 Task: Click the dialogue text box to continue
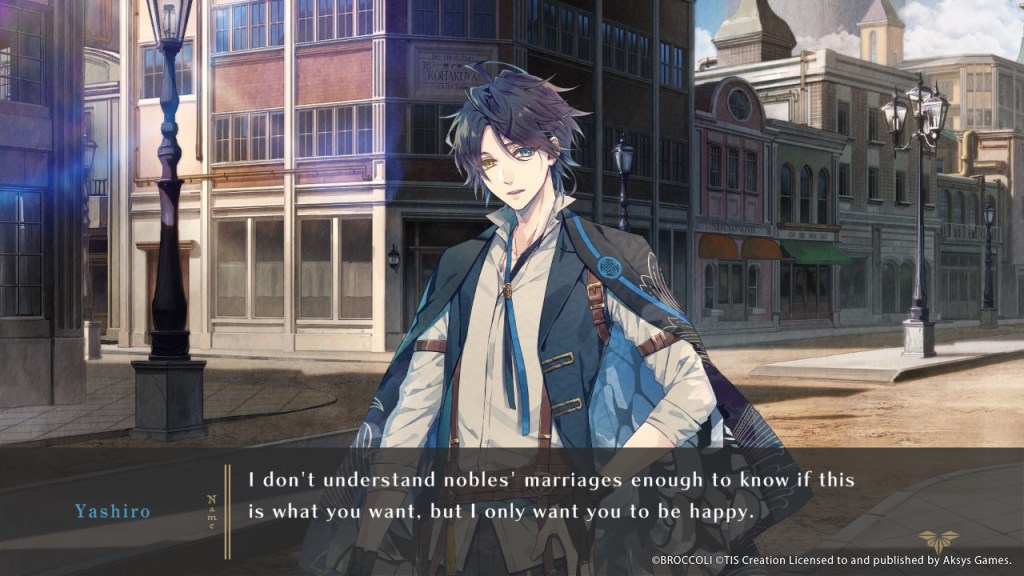tap(550, 496)
